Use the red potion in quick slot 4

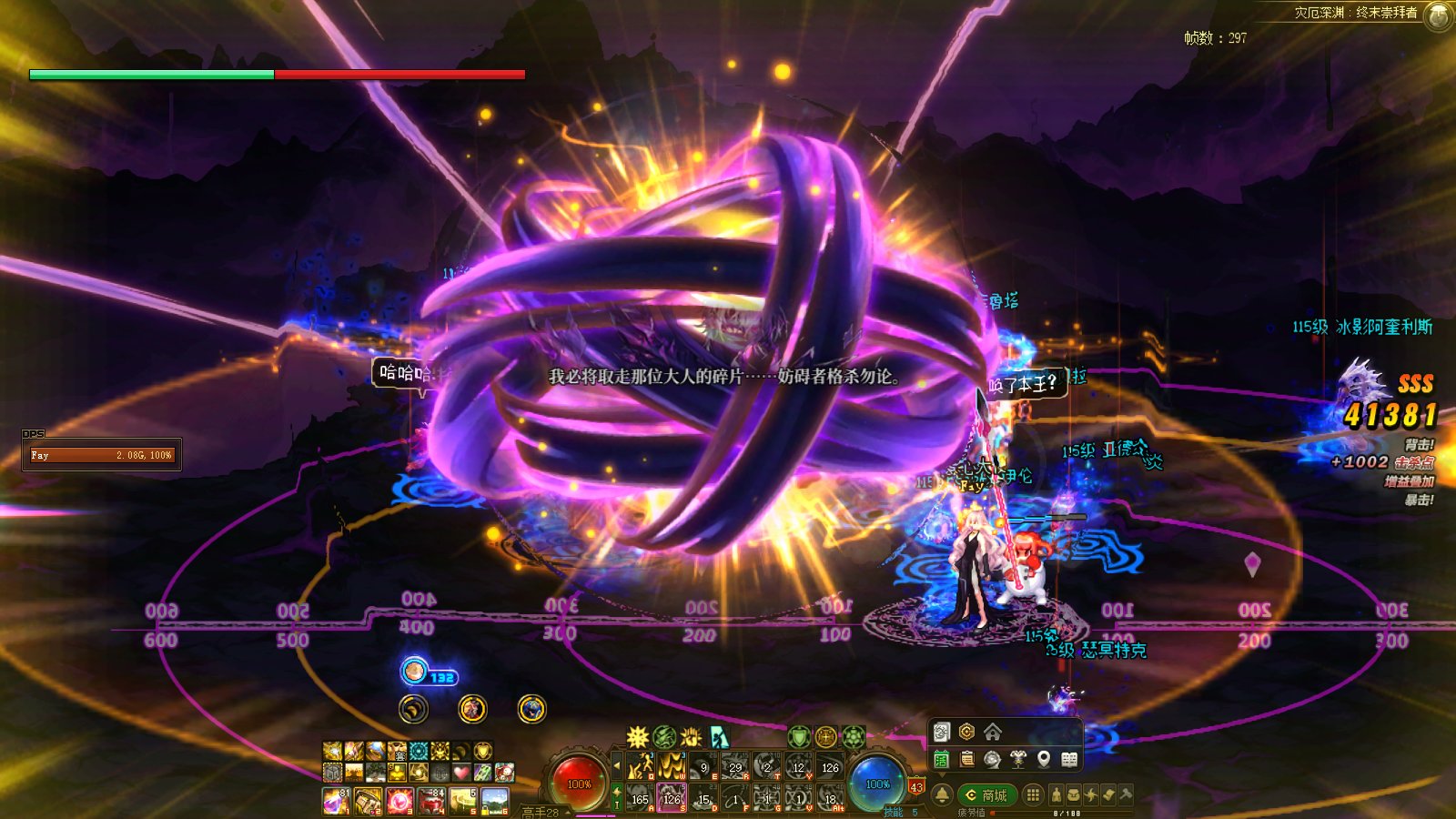431,801
